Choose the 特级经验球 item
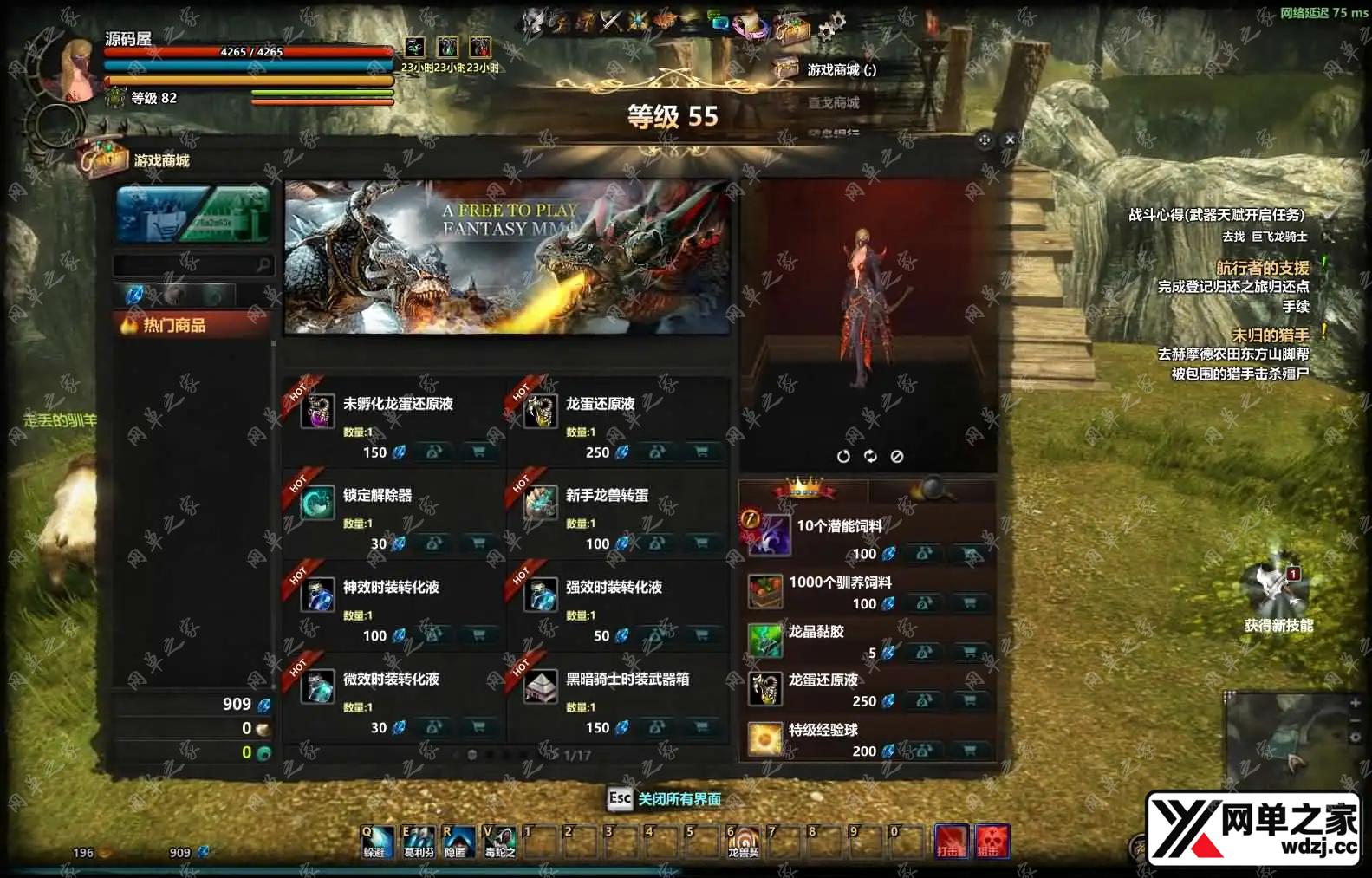Screen dimensions: 1372x878 [x=823, y=730]
